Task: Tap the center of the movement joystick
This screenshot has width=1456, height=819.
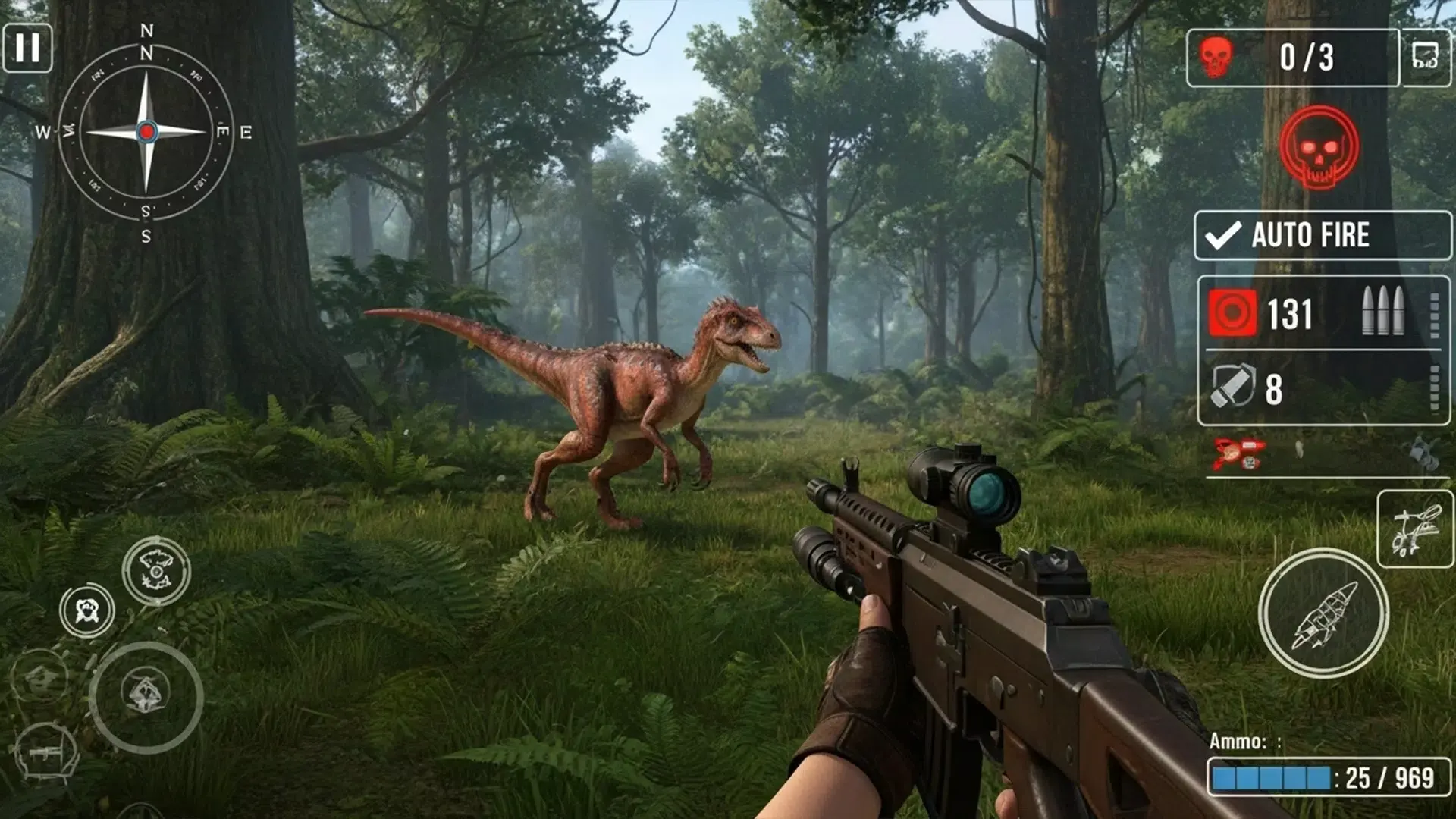Action: pos(146,696)
